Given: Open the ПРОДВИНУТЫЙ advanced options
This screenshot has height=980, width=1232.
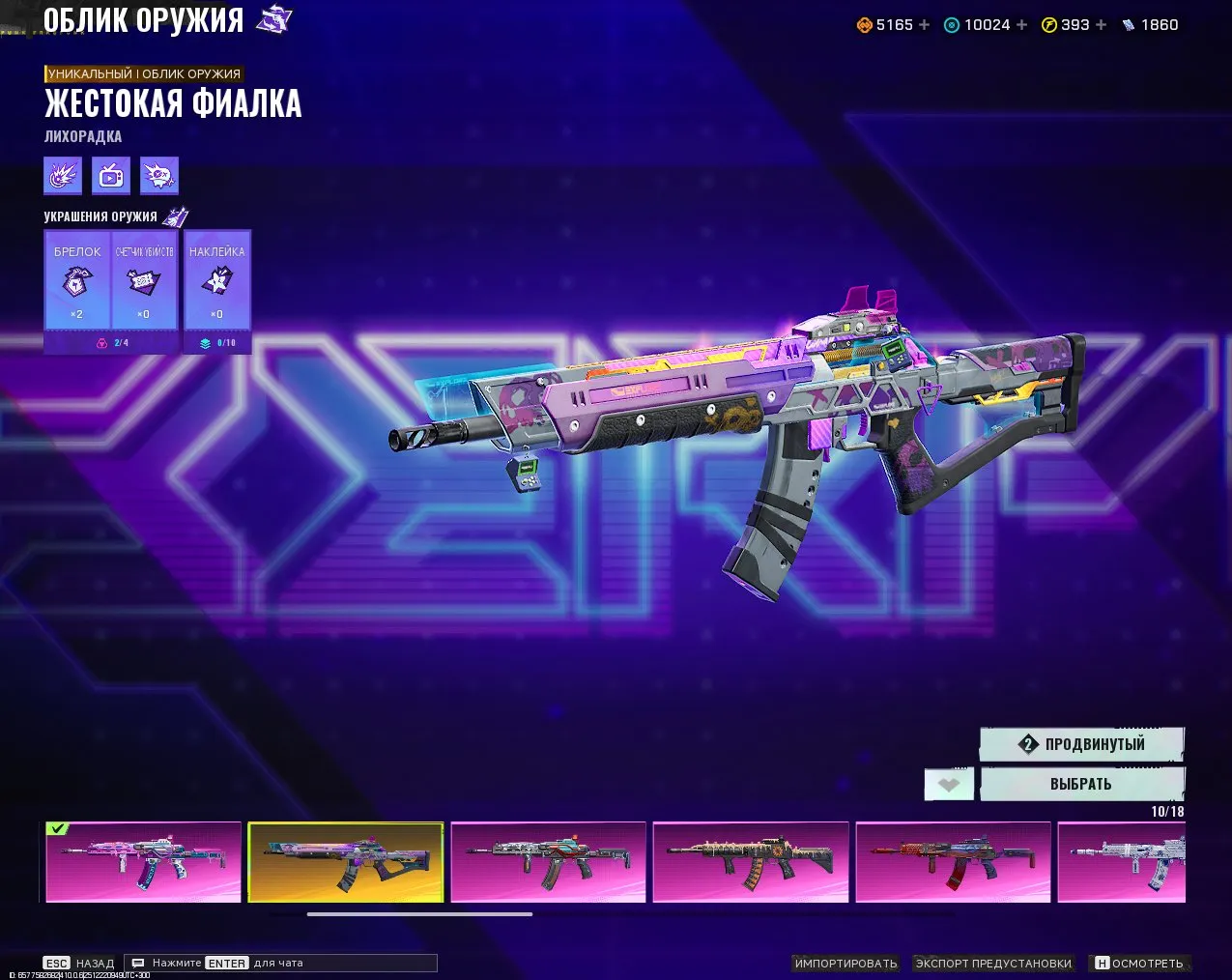Looking at the screenshot, I should 1081,744.
